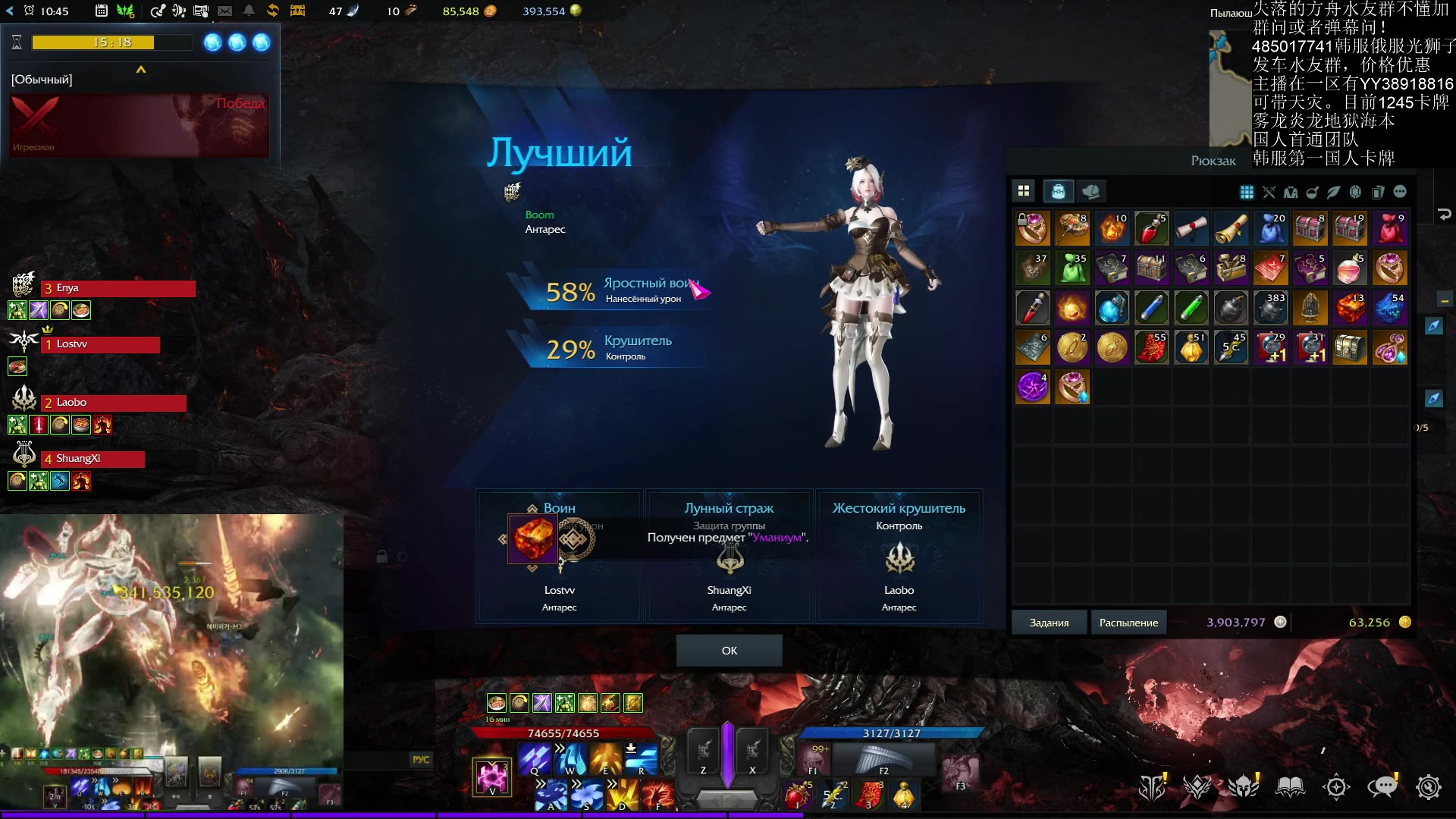Select the stack of 383 spiked bombs
Screen dimensions: 1456x819
1271,308
